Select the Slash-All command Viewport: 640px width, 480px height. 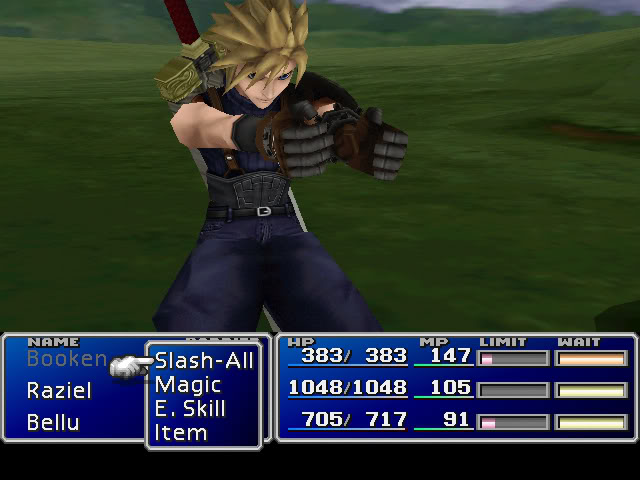click(x=204, y=361)
